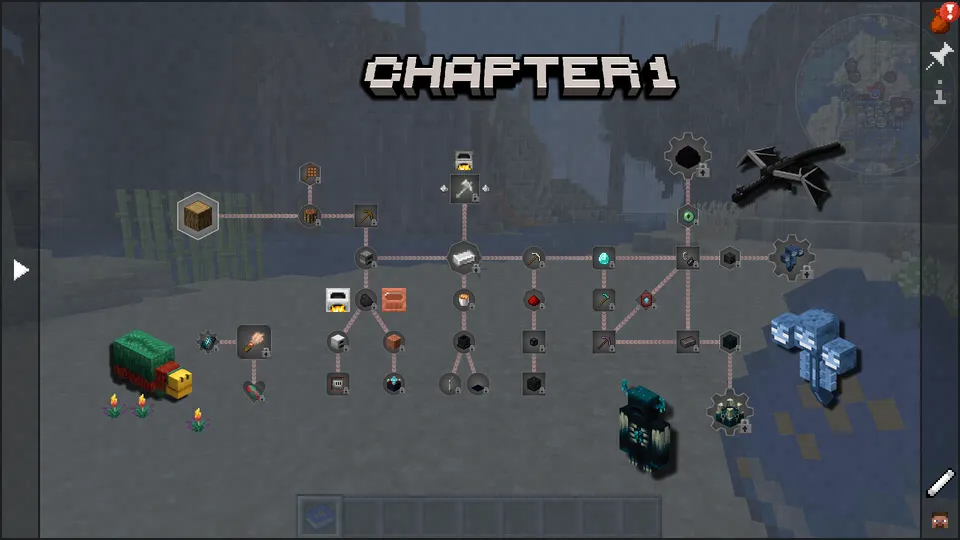Image resolution: width=960 pixels, height=540 pixels.
Task: Expand the chapter side panel arrow
Action: 20,269
